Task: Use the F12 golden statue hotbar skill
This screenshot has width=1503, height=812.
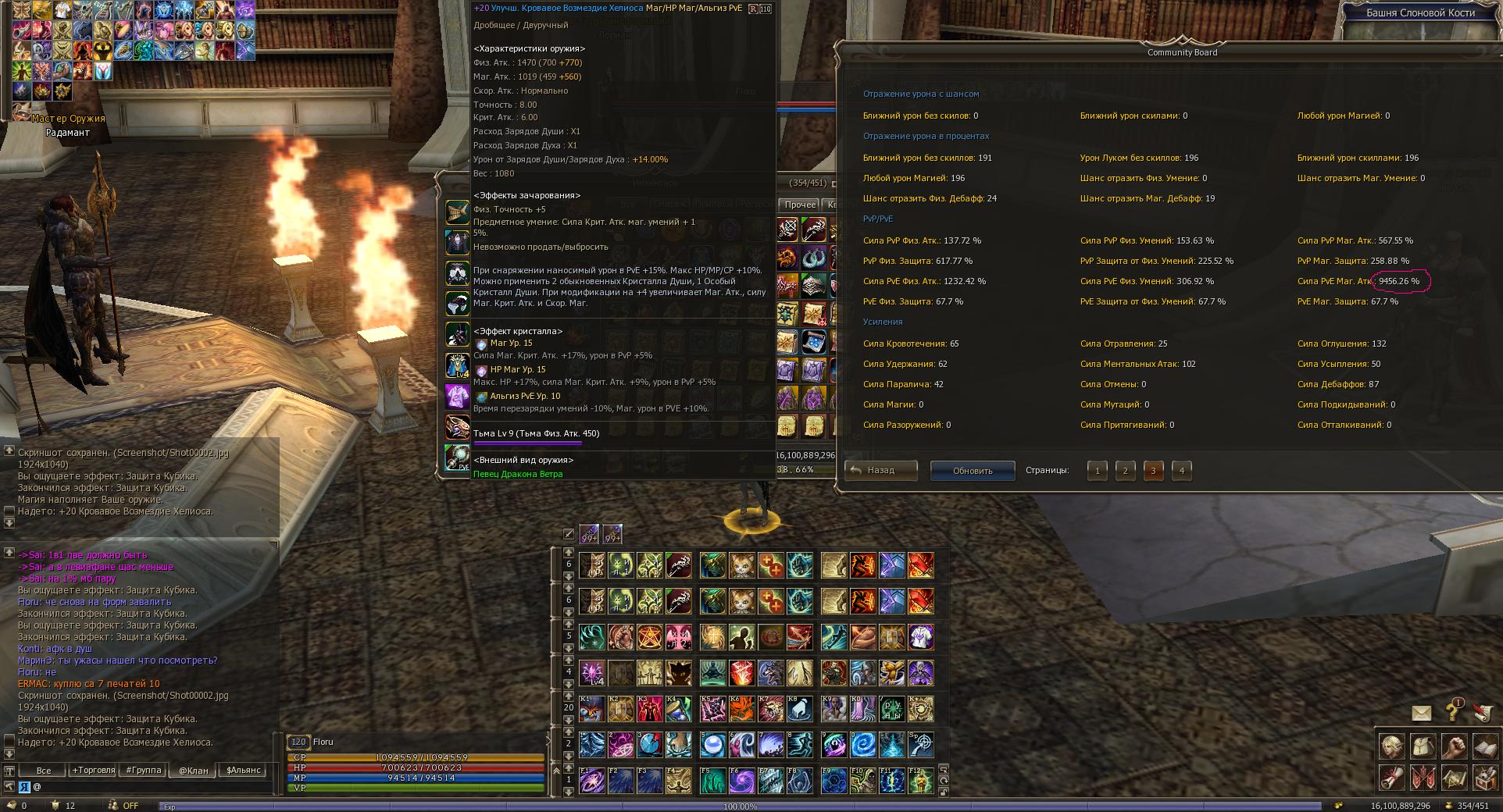Action: pyautogui.click(x=921, y=780)
